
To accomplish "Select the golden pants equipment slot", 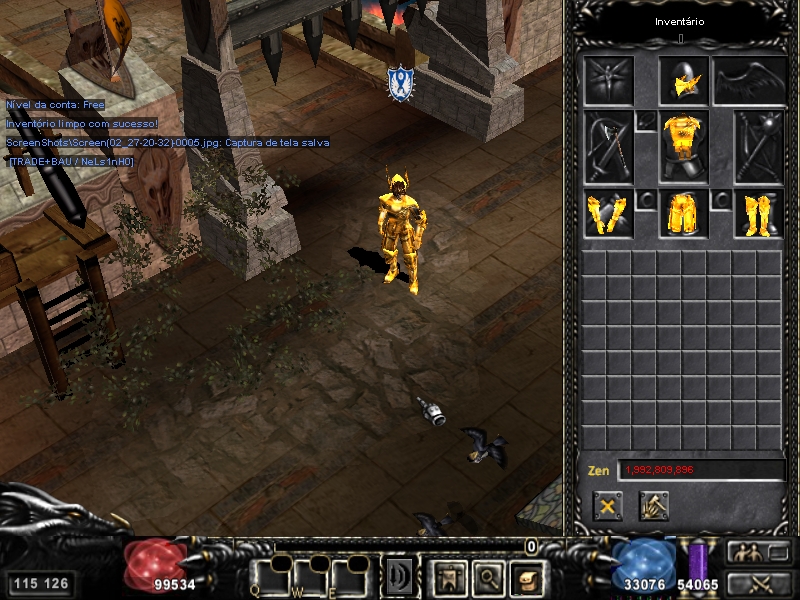I will 684,214.
